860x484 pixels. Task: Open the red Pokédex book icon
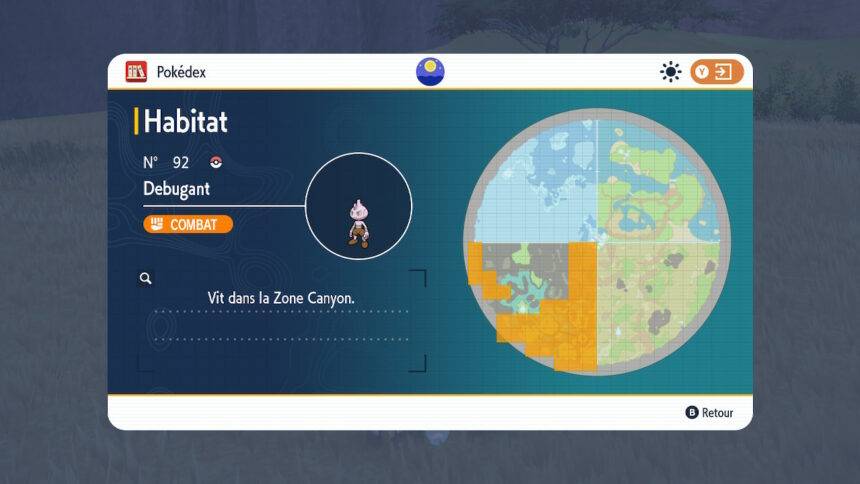click(x=136, y=72)
